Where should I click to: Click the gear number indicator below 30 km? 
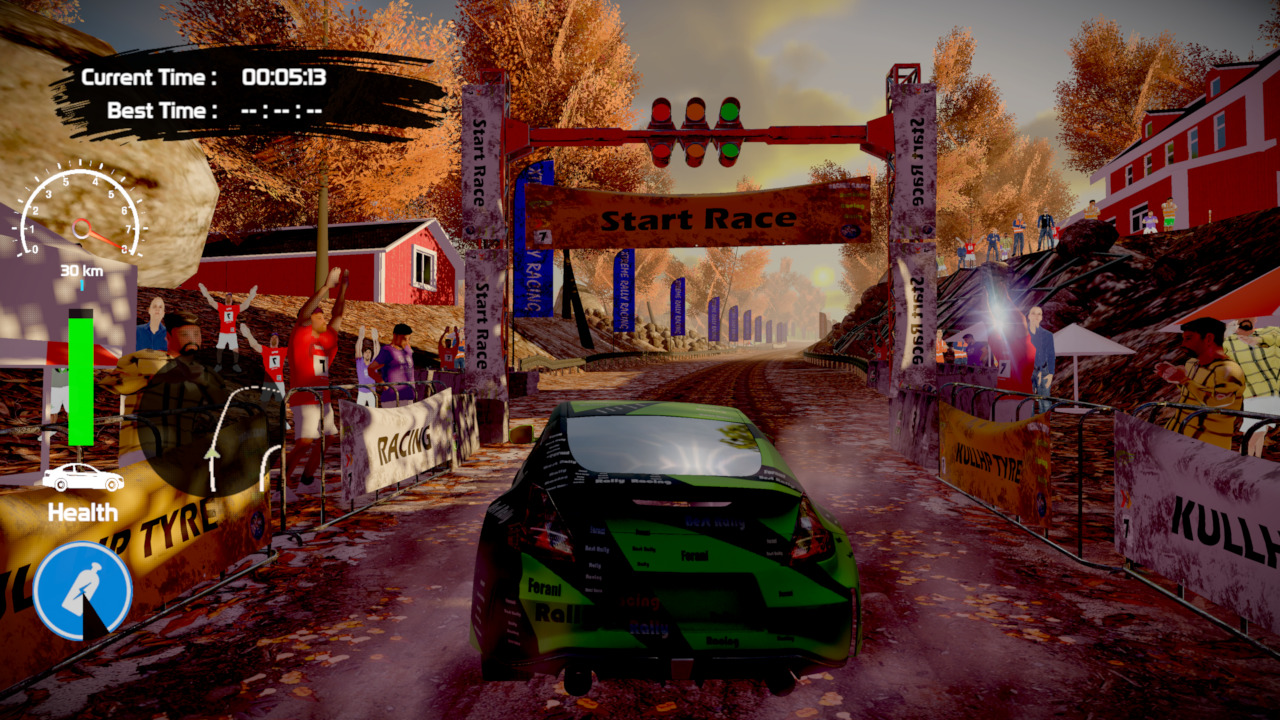tap(81, 283)
